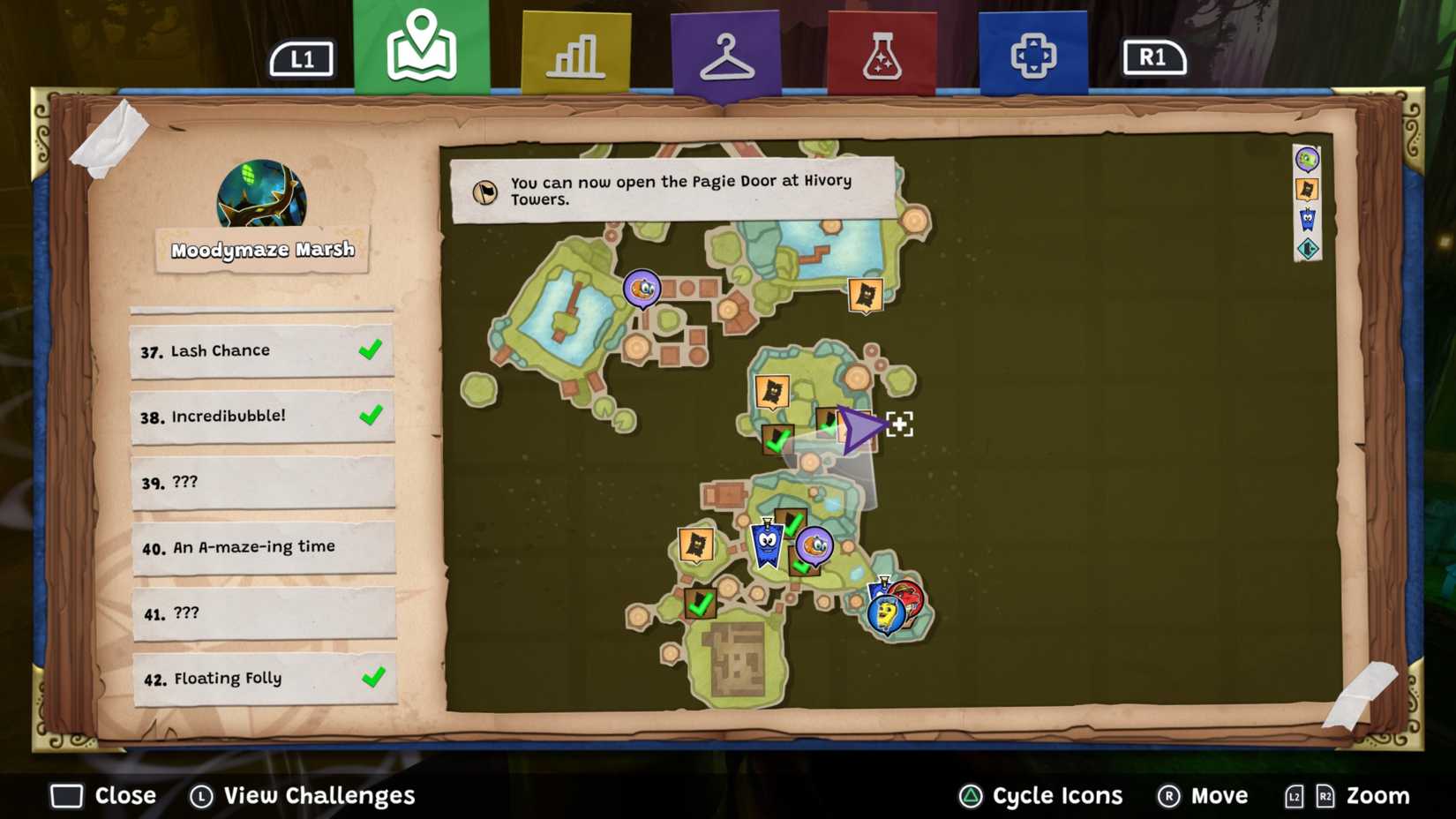Select the blue banner character map marker
The height and width of the screenshot is (819, 1456).
pyautogui.click(x=767, y=544)
